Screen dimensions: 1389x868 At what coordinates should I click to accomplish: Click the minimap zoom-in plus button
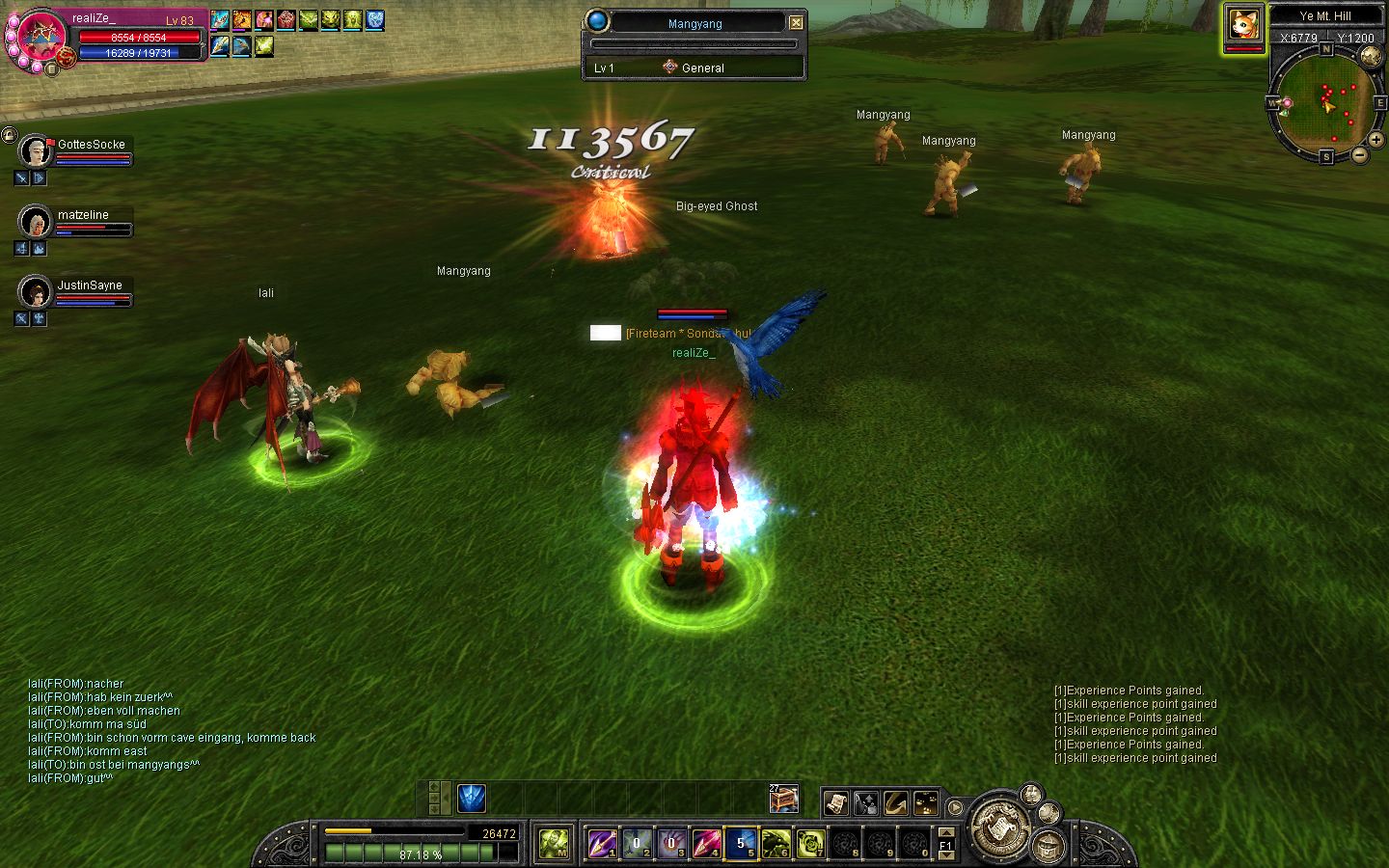1375,140
